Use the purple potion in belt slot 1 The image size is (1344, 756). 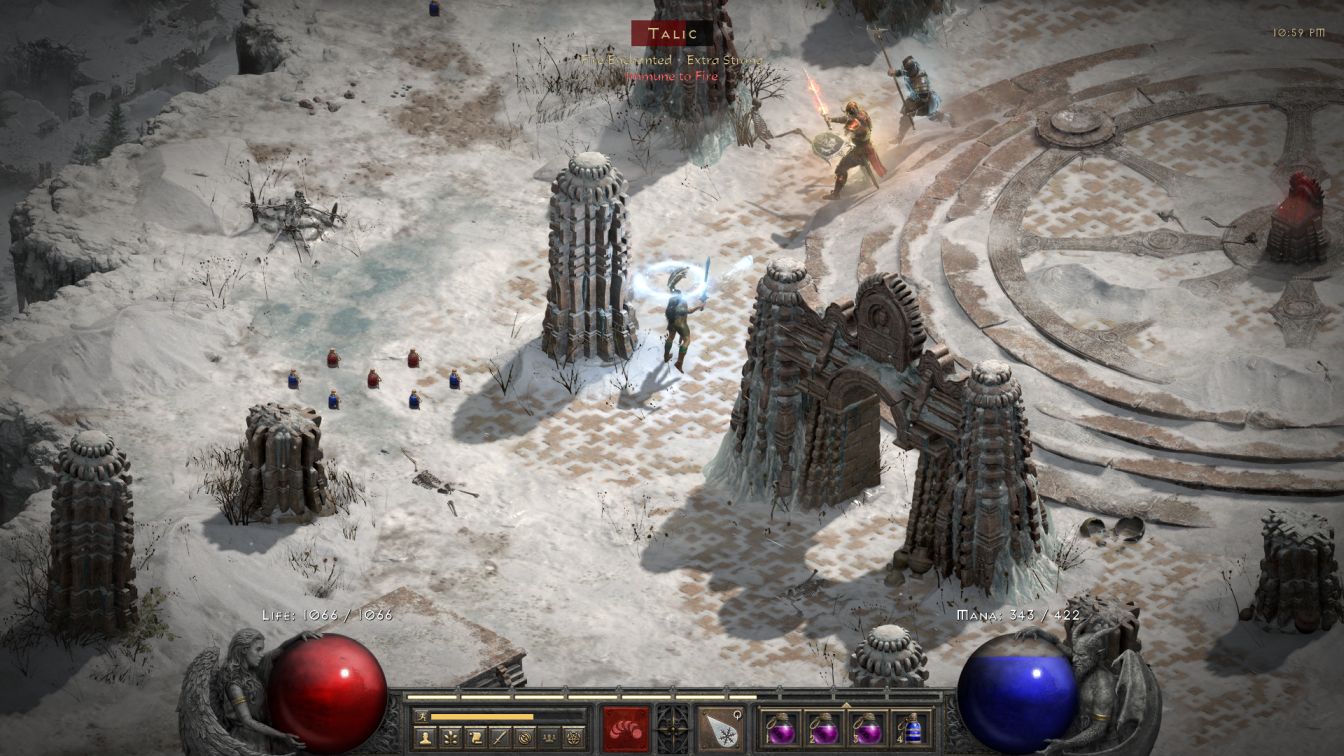783,728
